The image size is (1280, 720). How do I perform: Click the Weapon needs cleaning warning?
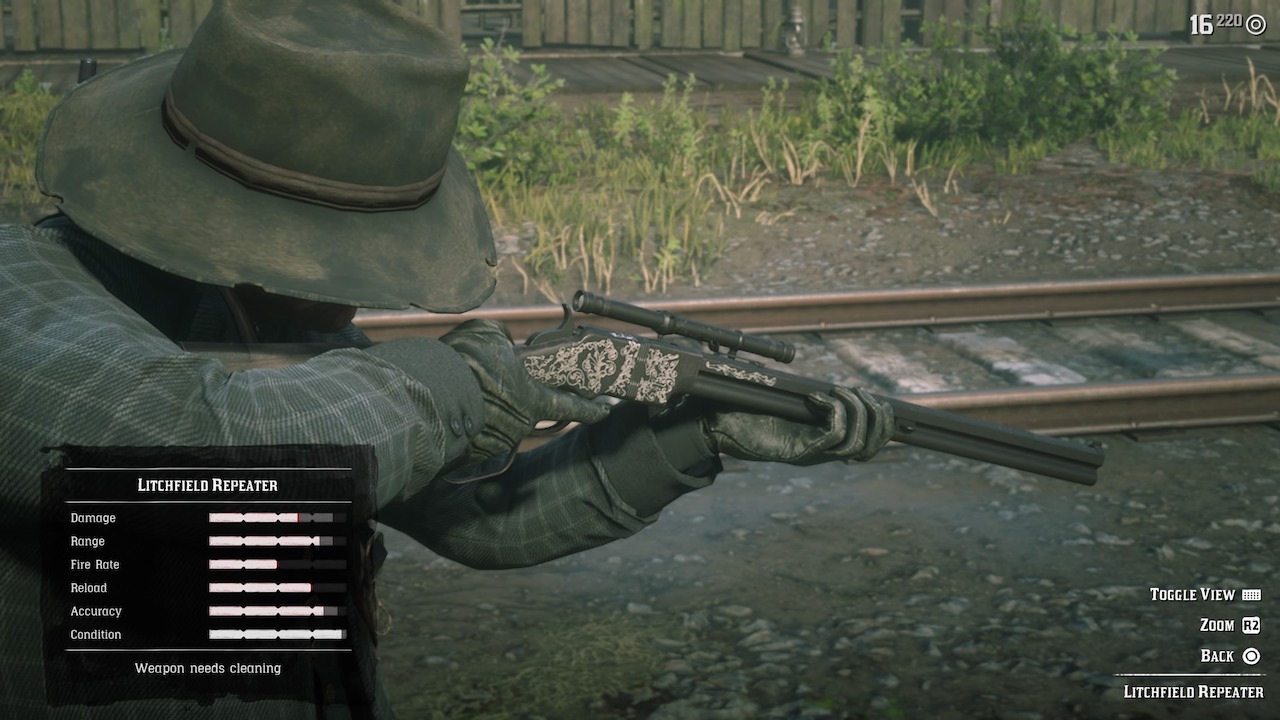click(x=207, y=668)
